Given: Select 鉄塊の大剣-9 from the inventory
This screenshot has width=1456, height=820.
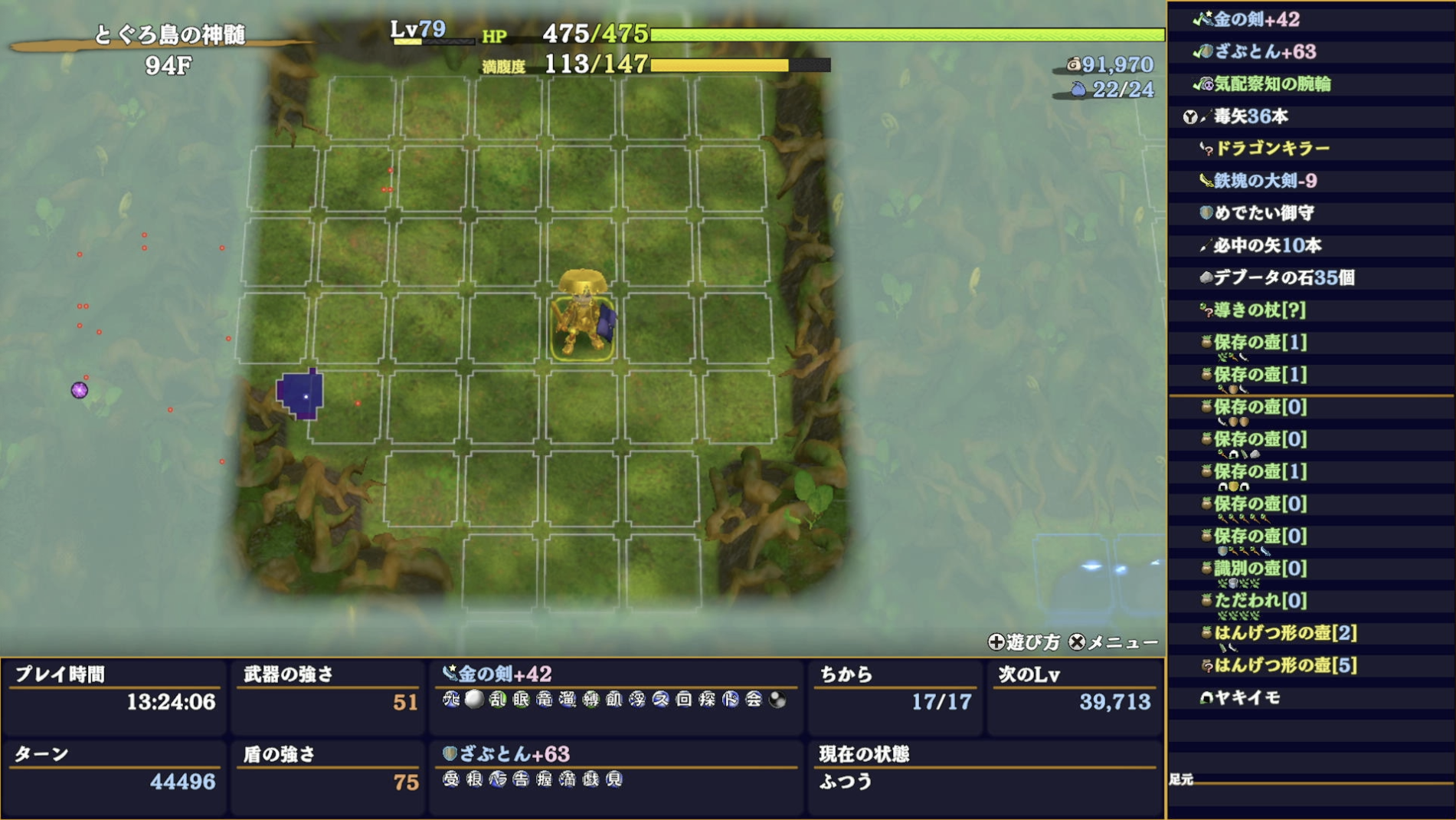Looking at the screenshot, I should [x=1265, y=181].
